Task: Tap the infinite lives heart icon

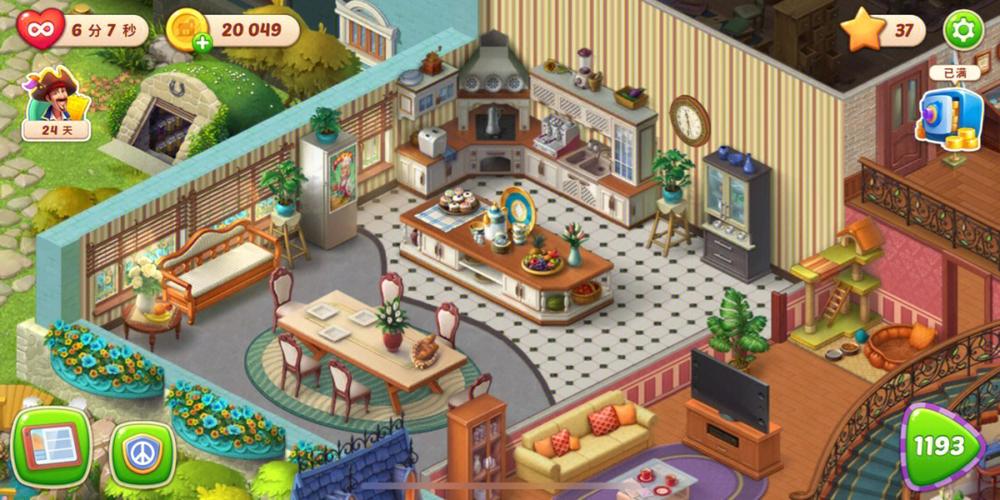Action: (x=41, y=29)
